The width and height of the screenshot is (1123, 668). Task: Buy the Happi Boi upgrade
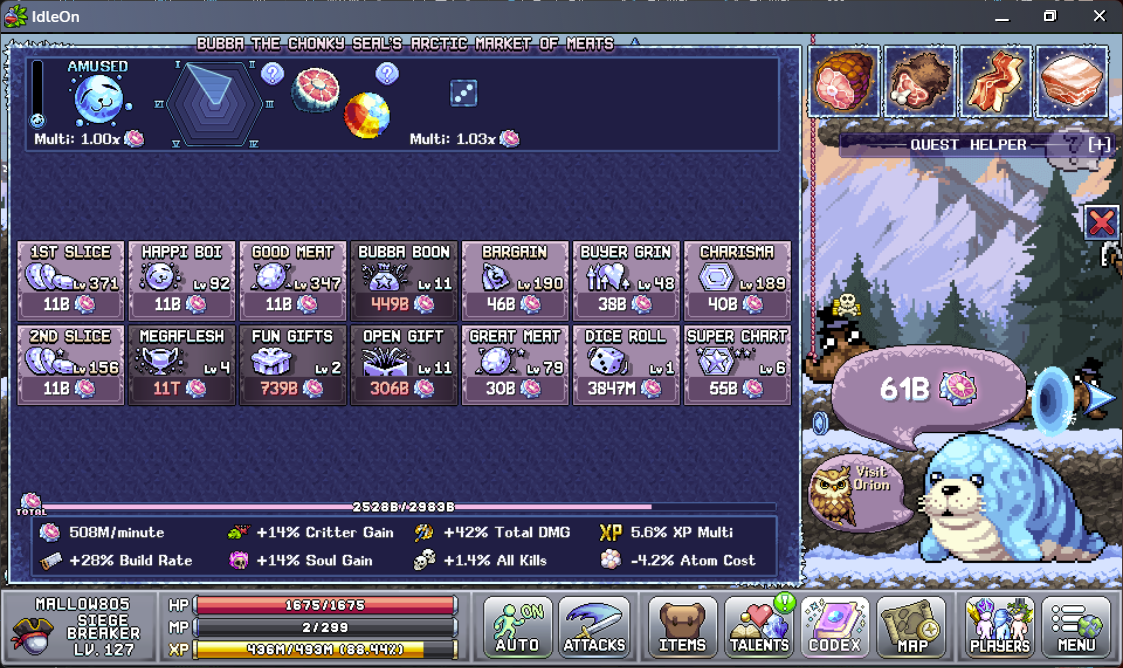click(x=182, y=281)
